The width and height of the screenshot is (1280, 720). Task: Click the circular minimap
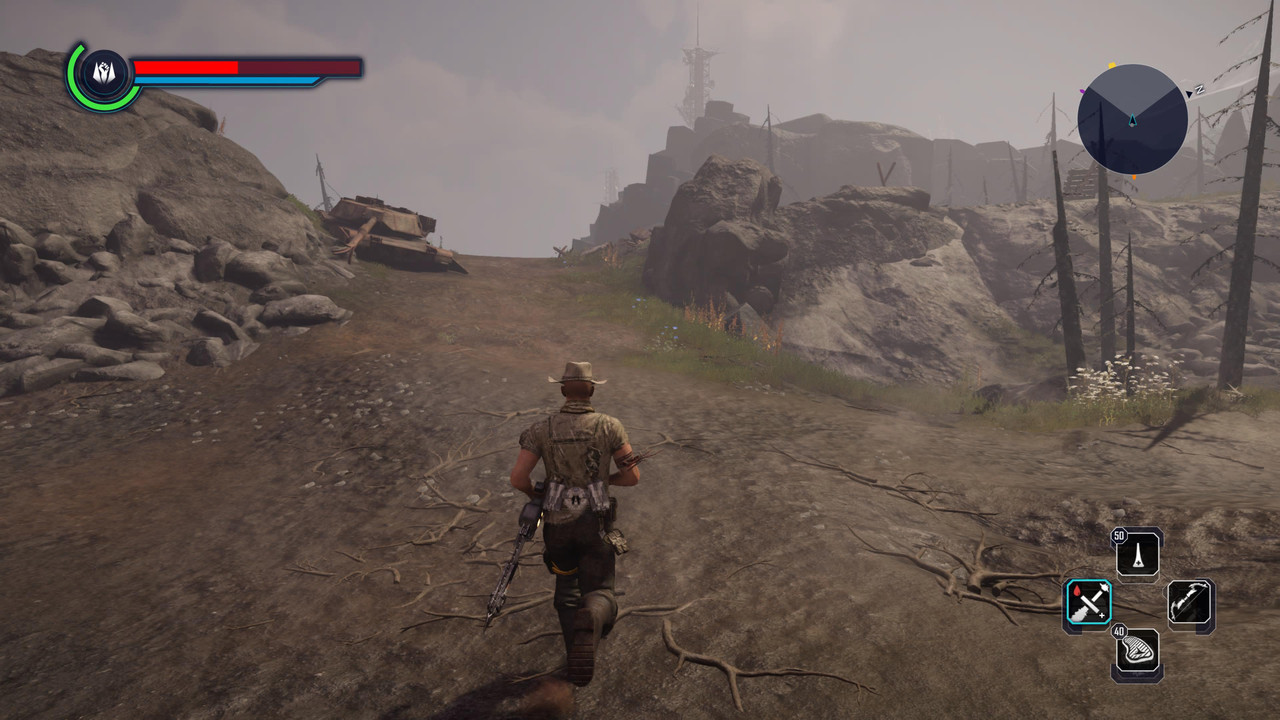coord(1132,119)
